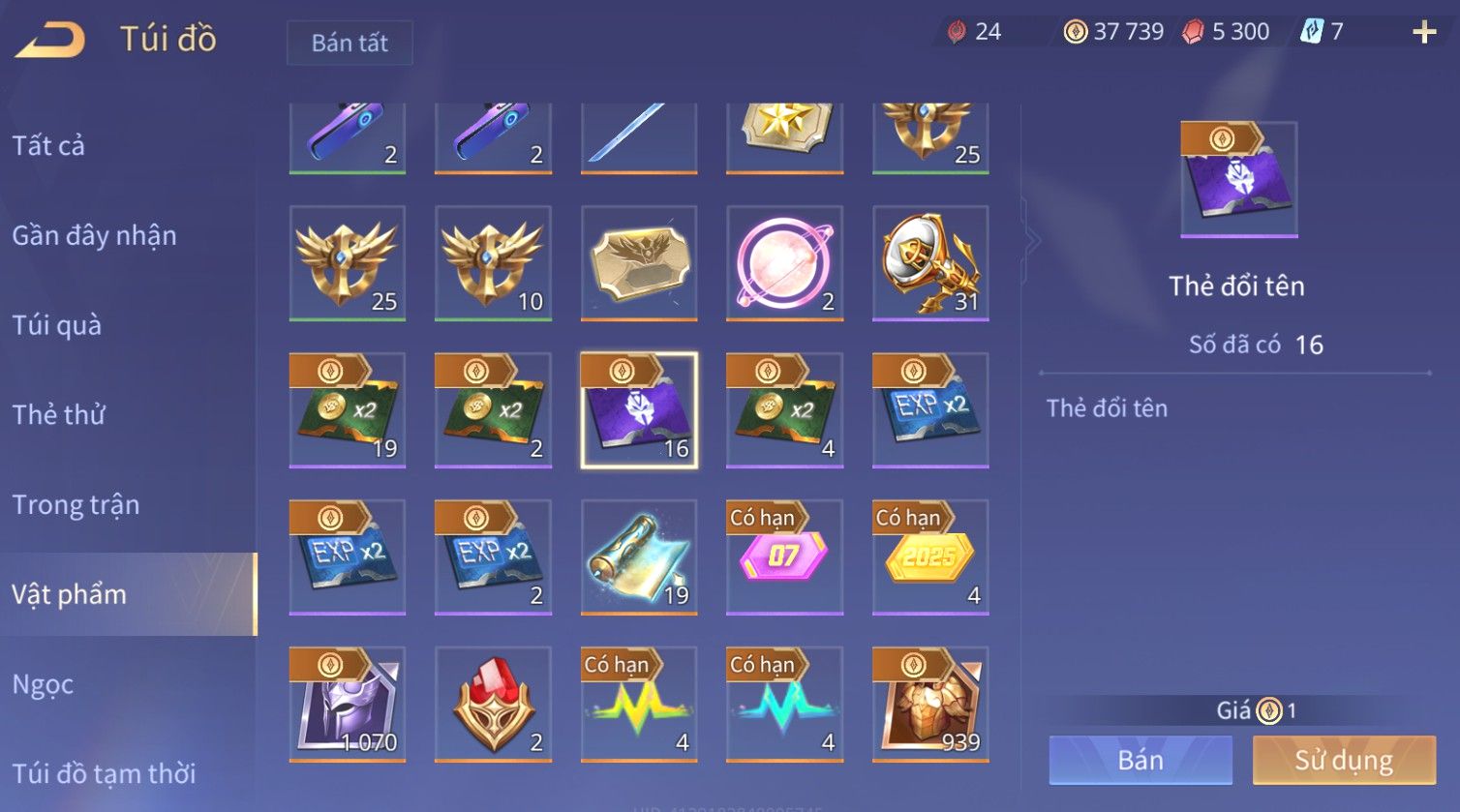Image resolution: width=1460 pixels, height=812 pixels.
Task: Pick the golden 2025 limited badge
Action: pyautogui.click(x=930, y=557)
